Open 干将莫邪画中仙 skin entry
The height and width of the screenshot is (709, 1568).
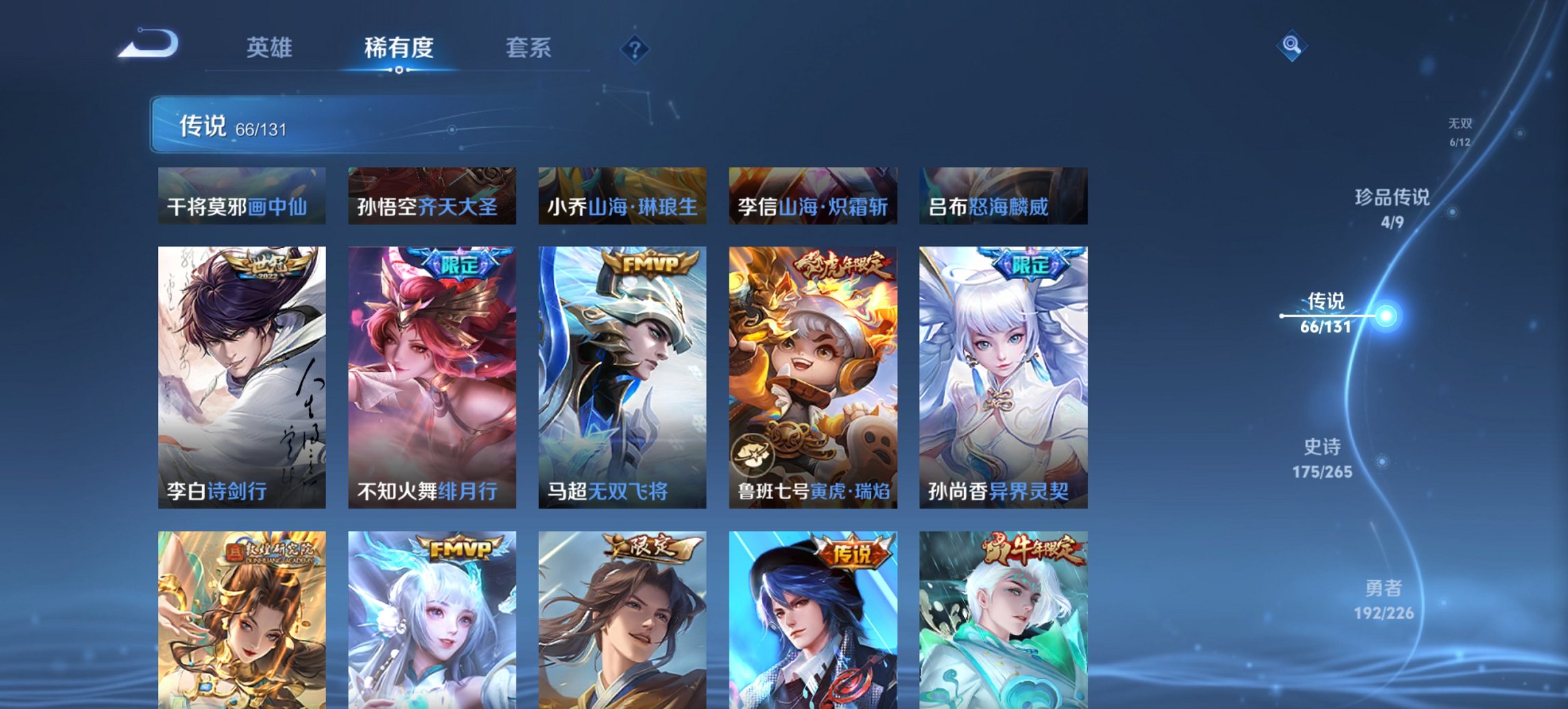[240, 196]
